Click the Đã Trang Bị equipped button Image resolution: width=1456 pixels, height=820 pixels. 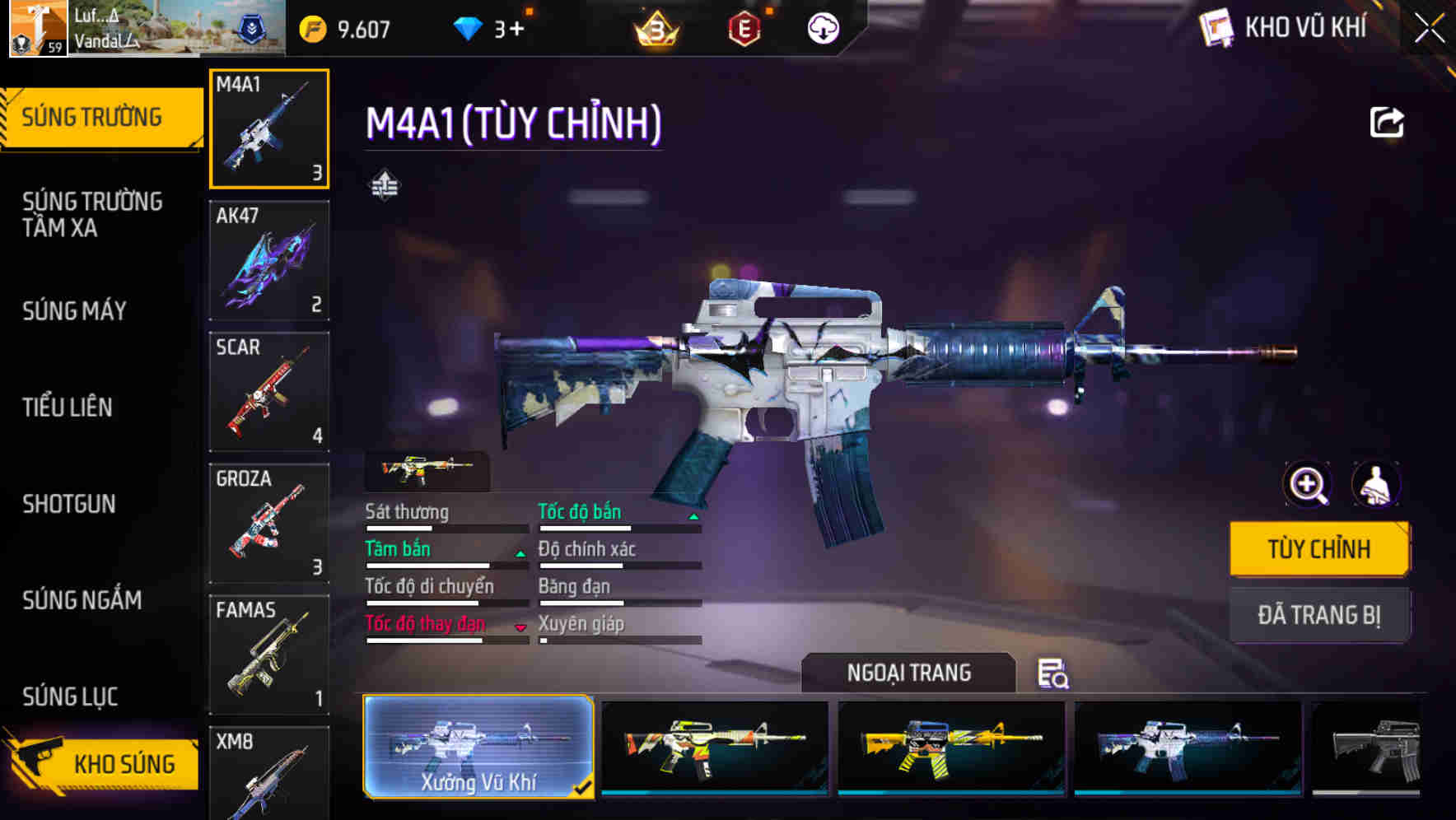[x=1318, y=615]
